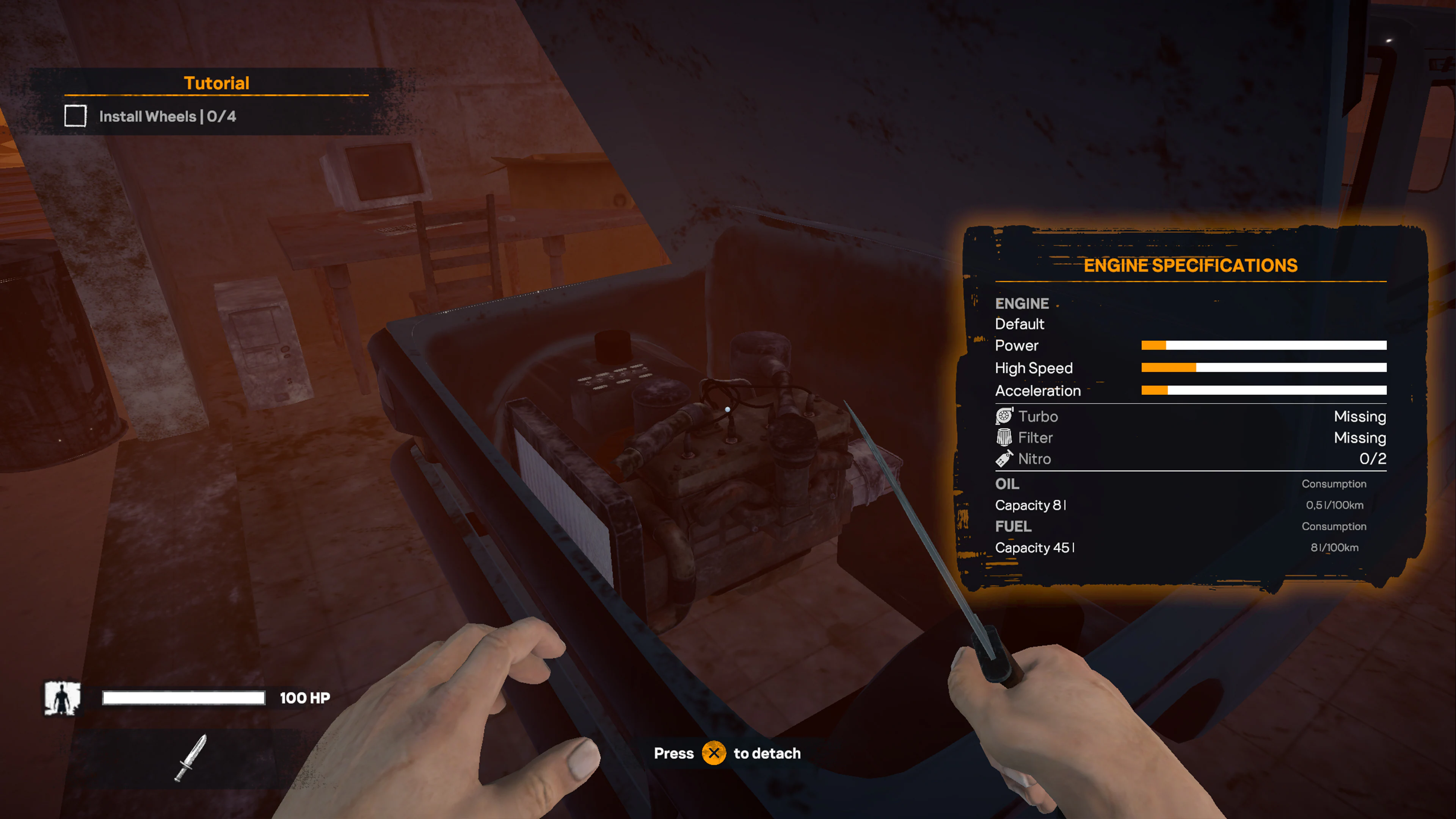Select the Fuel Capacity 45 l label
Viewport: 1456px width, 819px height.
click(x=1034, y=547)
